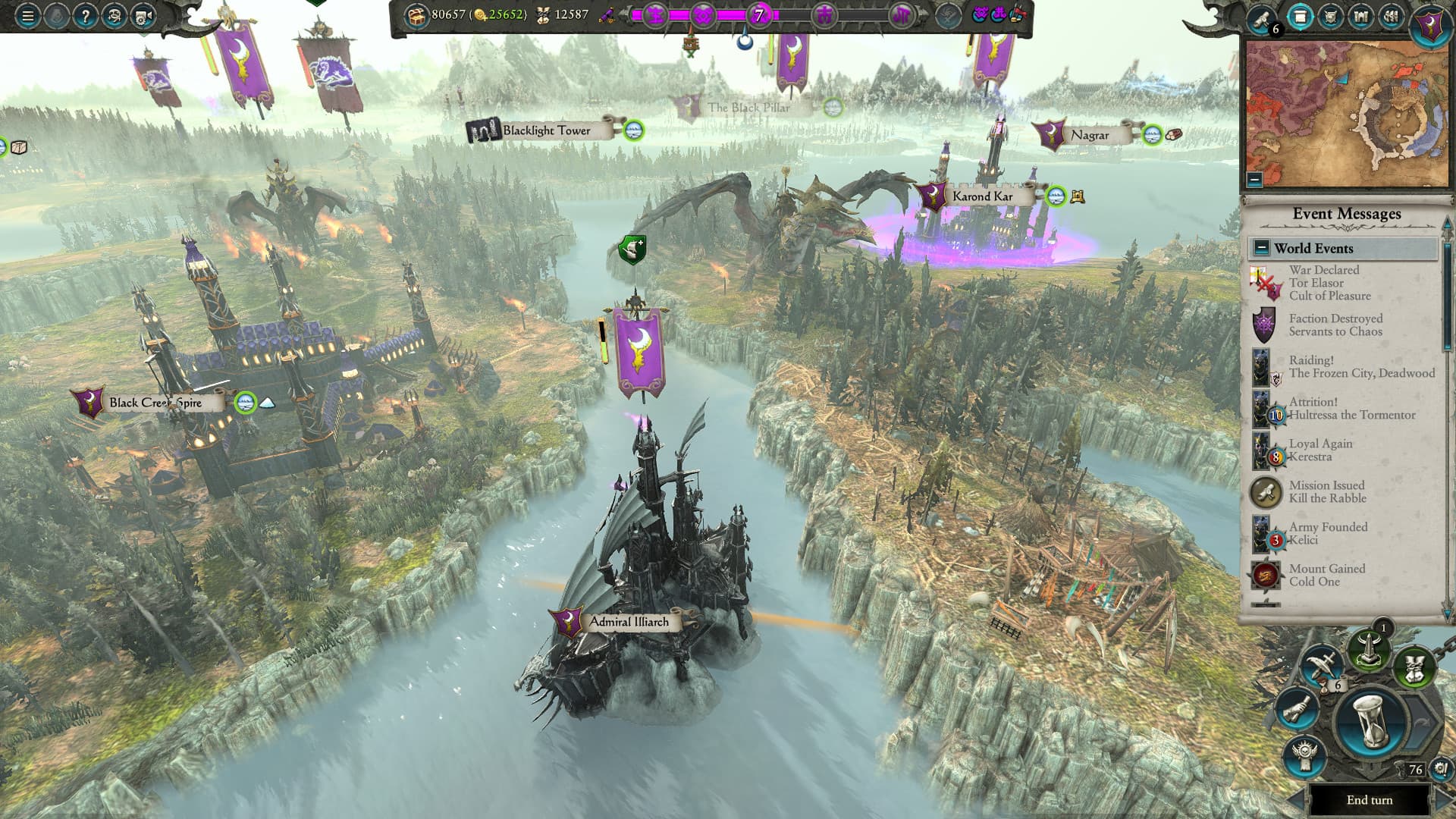Viewport: 1456px width, 819px height.
Task: Open the building browser castle icon
Action: 1361,17
